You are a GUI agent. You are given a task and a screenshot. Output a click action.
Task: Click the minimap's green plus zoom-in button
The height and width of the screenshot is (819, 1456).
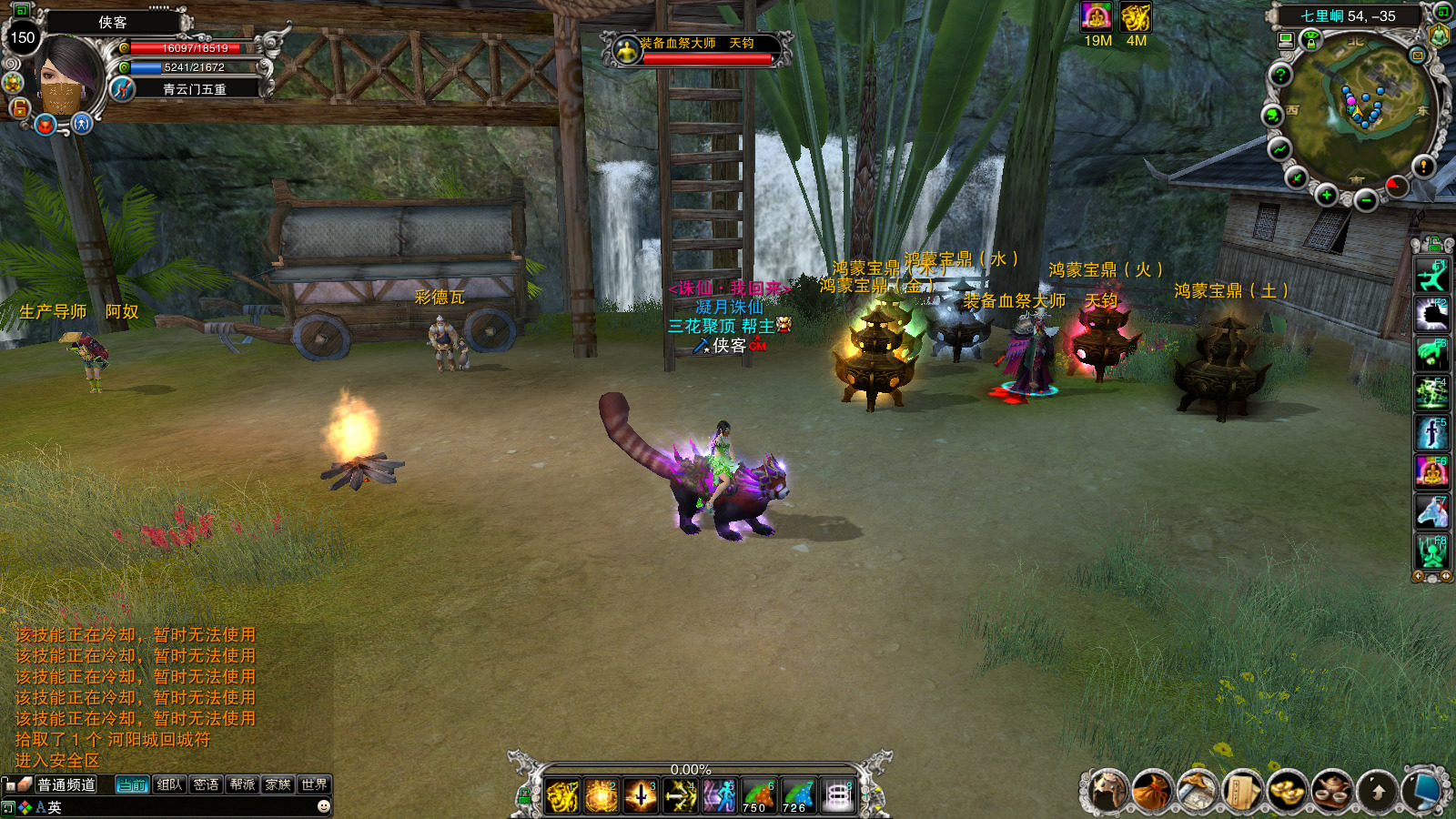coord(1327,195)
